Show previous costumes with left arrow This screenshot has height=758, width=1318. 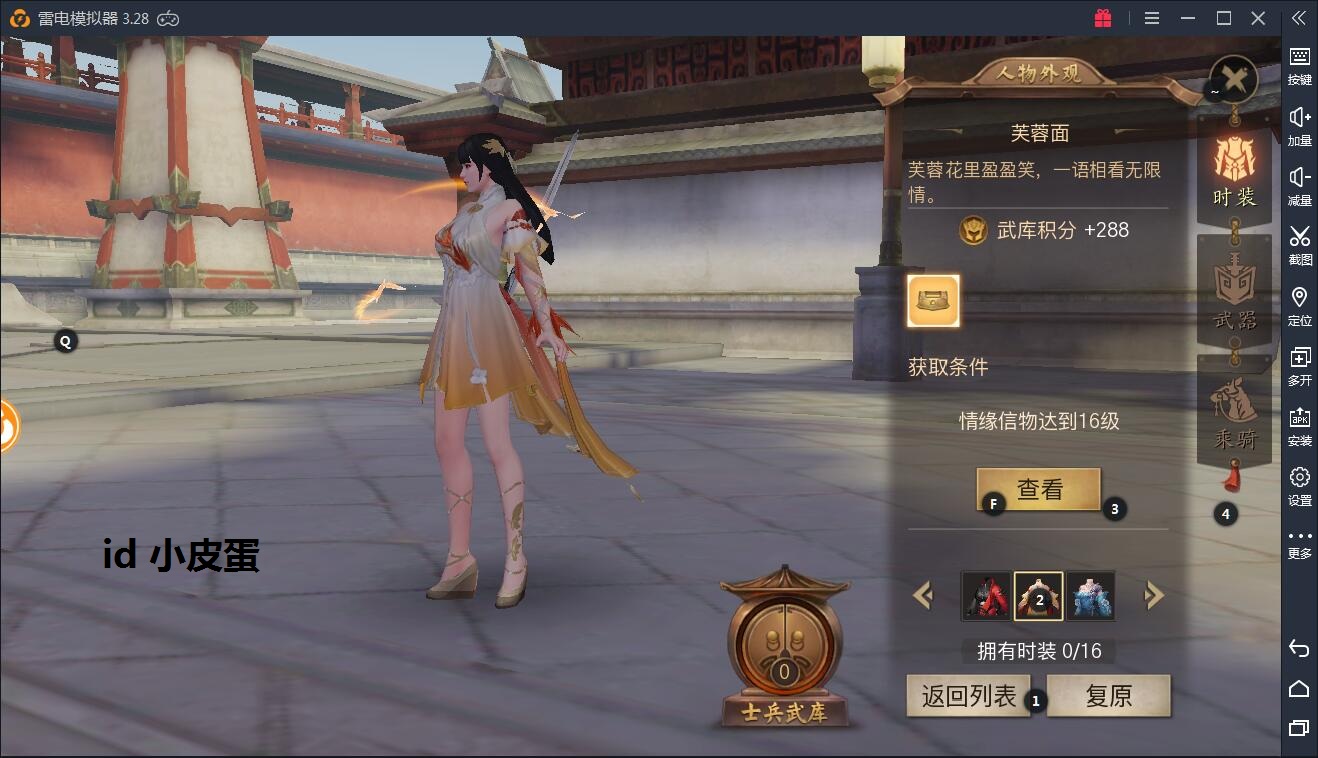coord(923,596)
